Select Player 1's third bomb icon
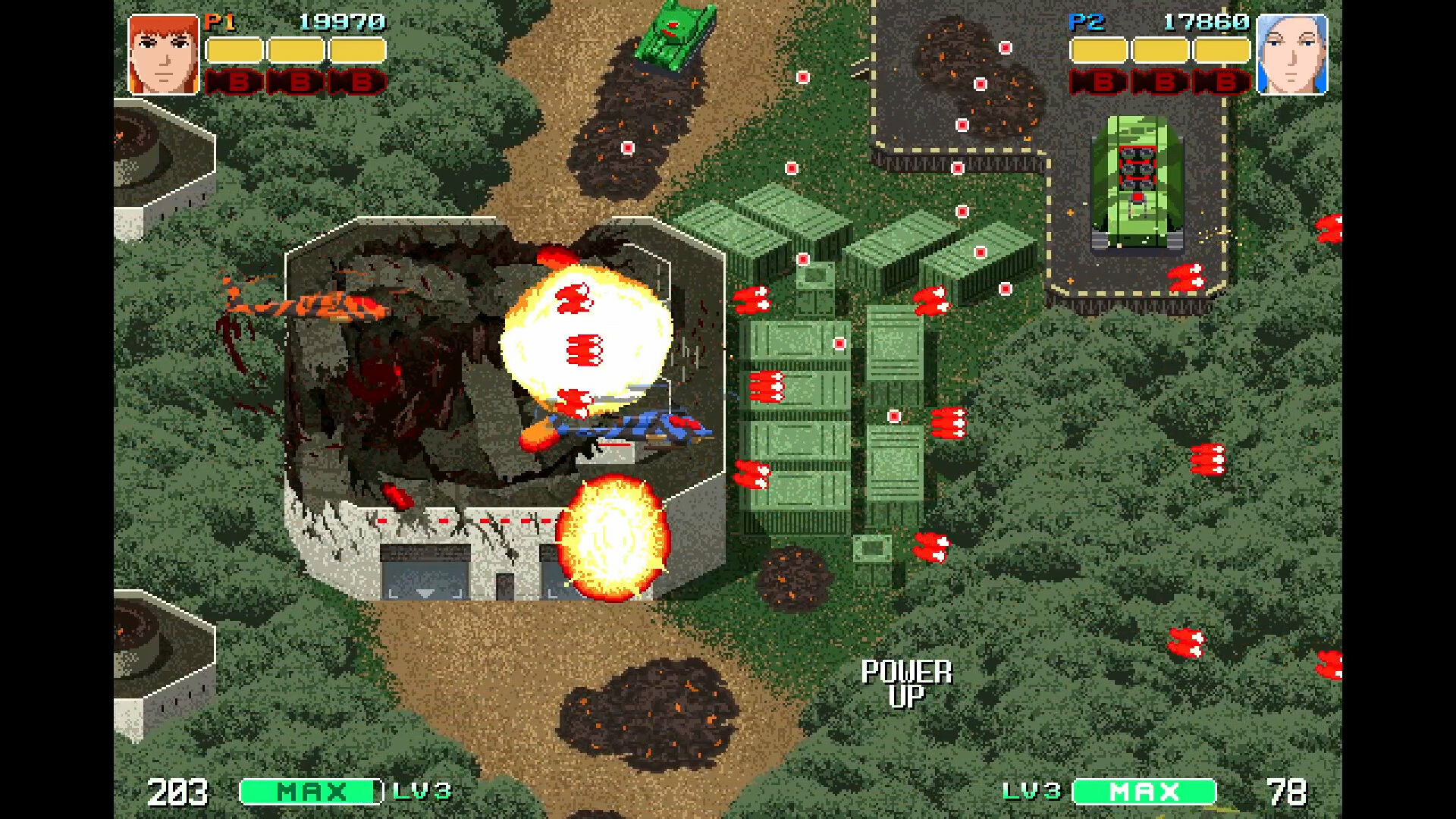The image size is (1456, 819). point(359,82)
